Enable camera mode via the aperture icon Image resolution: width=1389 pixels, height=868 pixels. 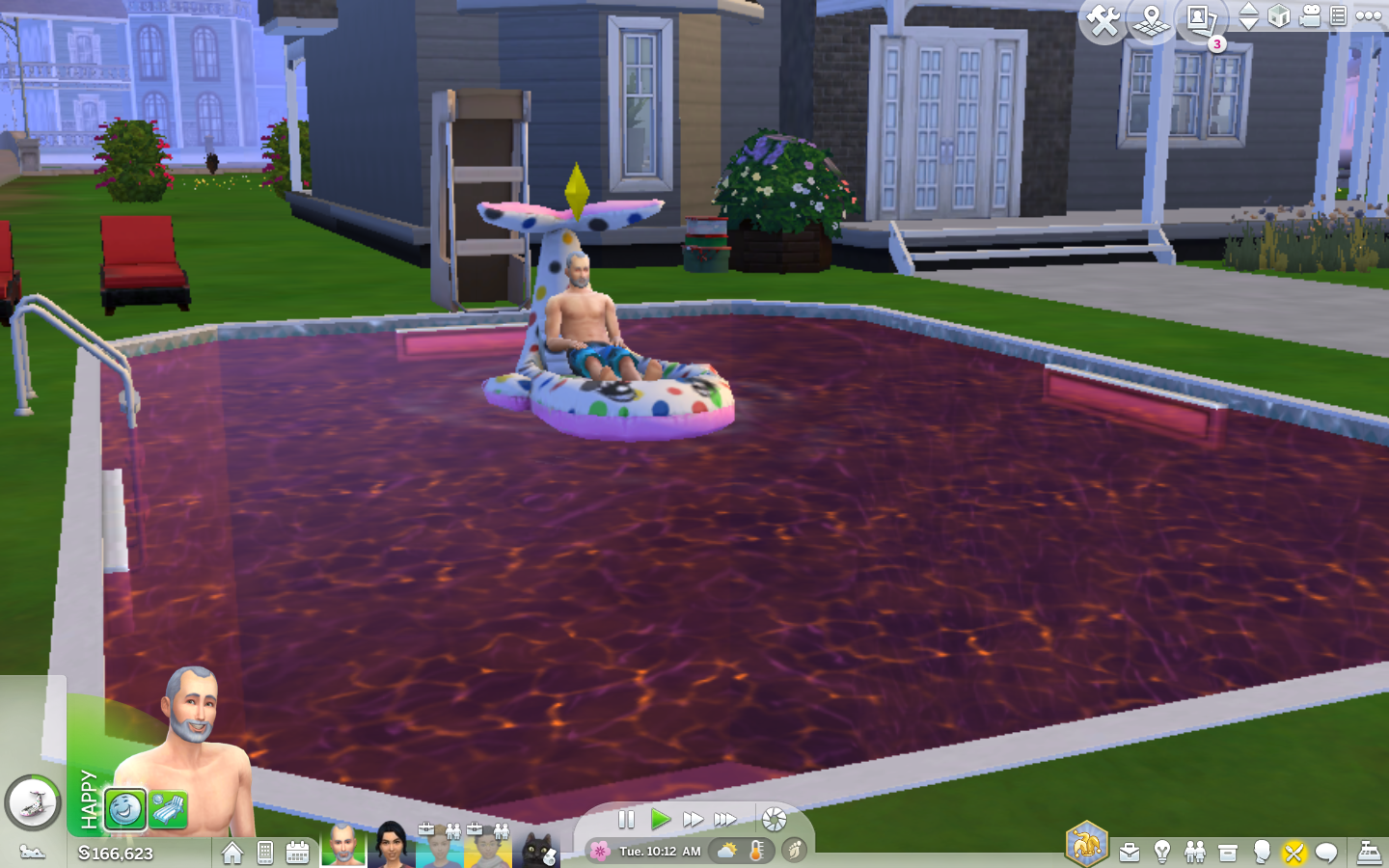pyautogui.click(x=774, y=820)
